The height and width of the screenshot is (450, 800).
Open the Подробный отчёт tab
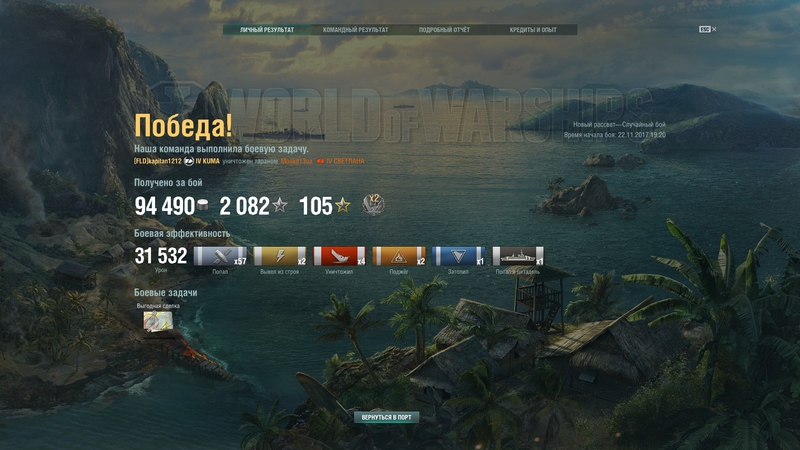(444, 30)
